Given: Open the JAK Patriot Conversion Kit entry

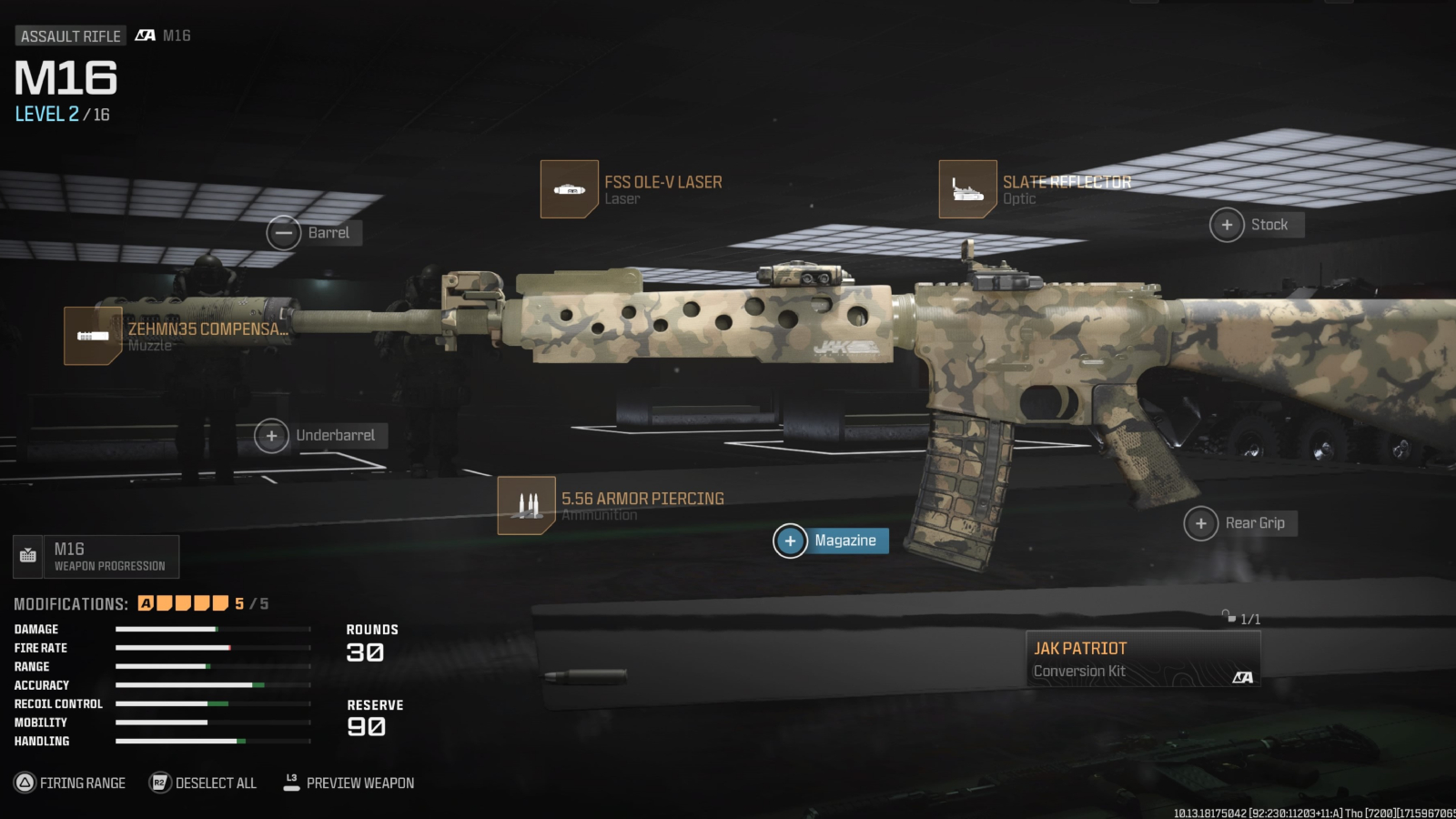Looking at the screenshot, I should [x=1142, y=658].
